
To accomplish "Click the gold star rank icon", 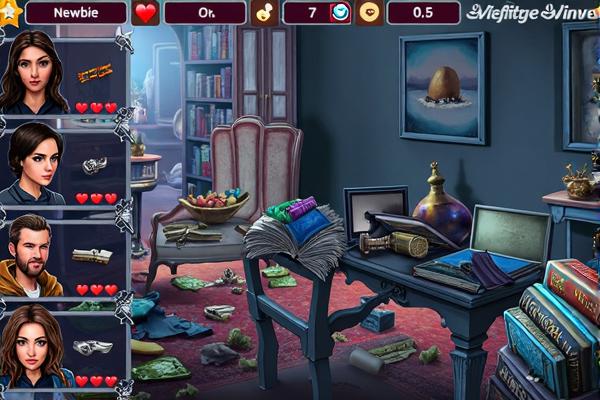I will coord(9,12).
